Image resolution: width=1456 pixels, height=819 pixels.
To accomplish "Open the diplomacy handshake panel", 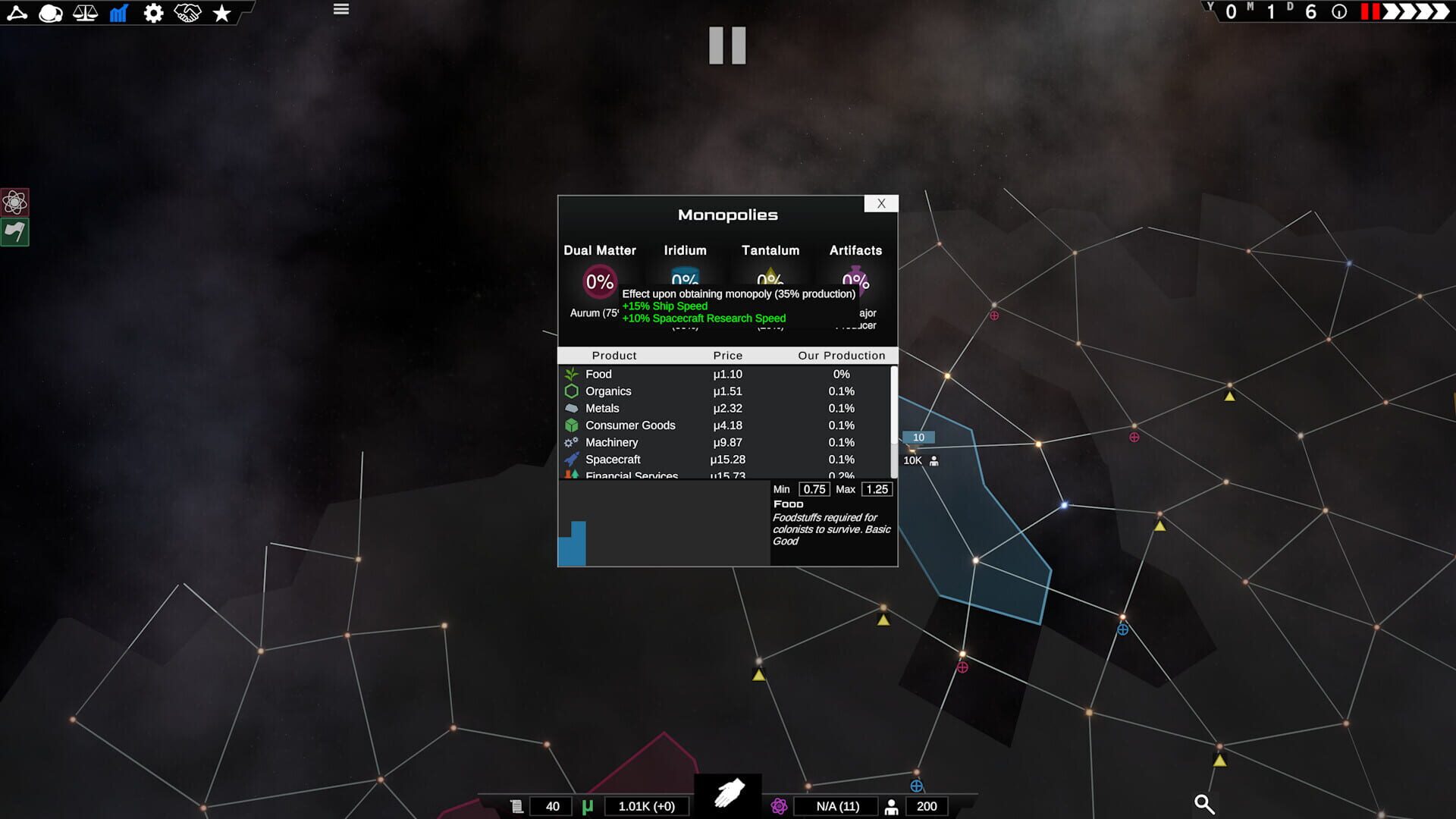I will click(187, 12).
